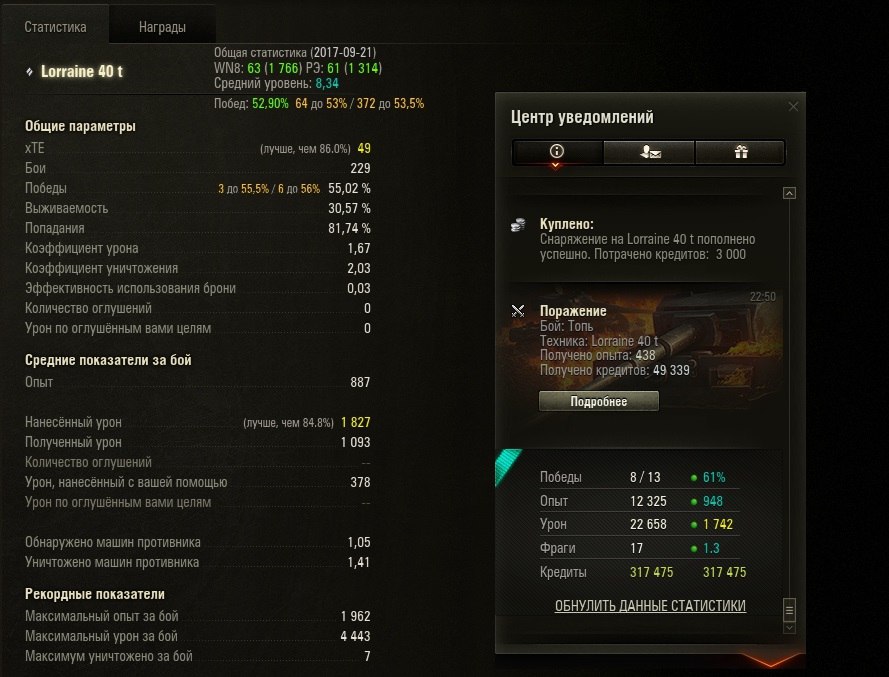Select the Куплено purchase notification entry
889x677 pixels.
[x=640, y=239]
